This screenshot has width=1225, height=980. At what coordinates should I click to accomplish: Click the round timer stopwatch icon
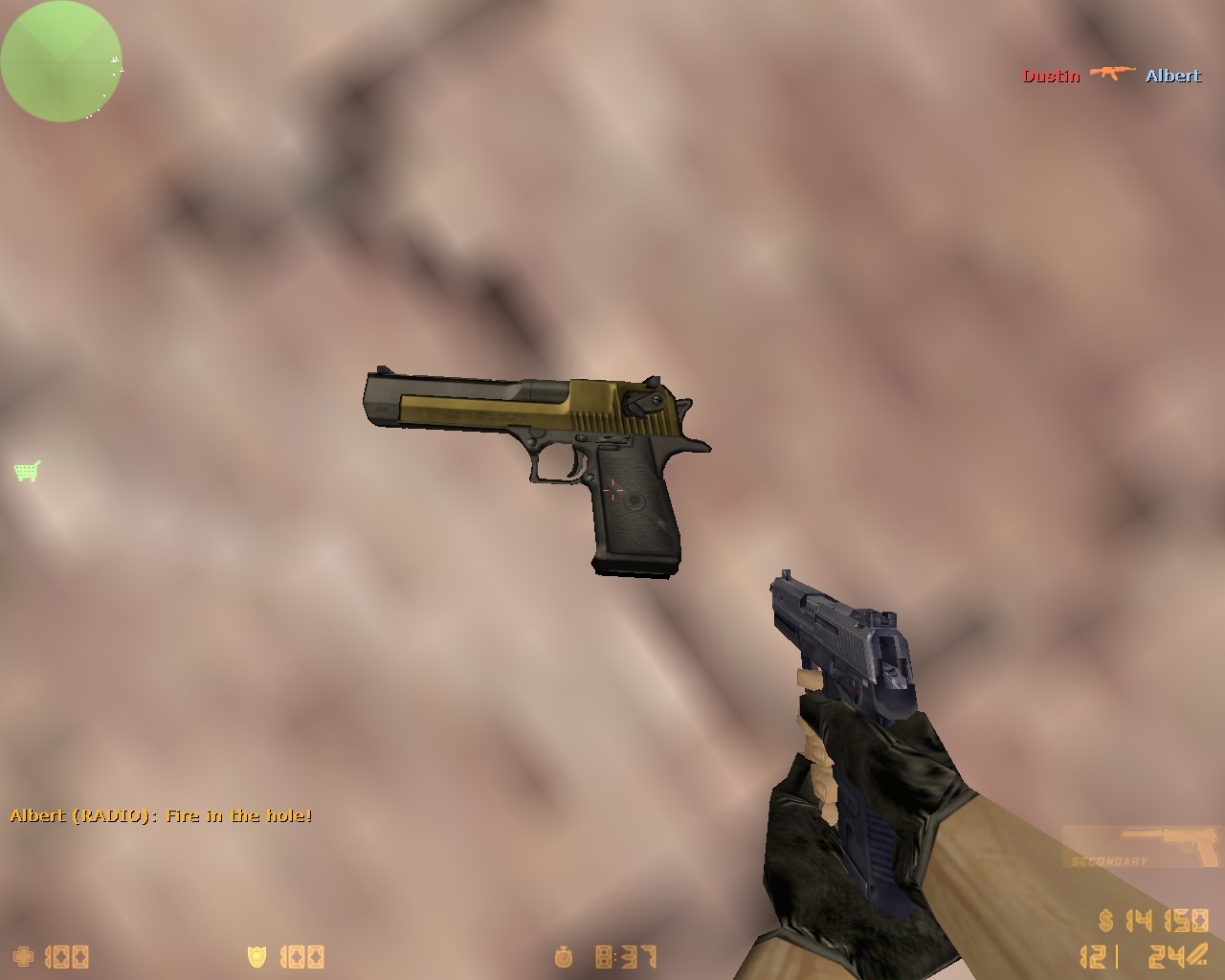pos(565,956)
